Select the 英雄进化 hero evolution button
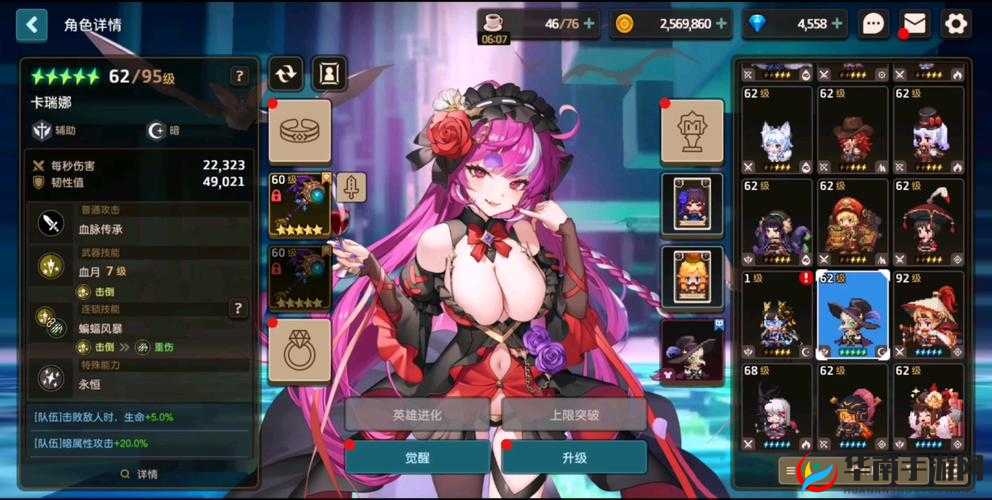Viewport: 992px width, 500px height. click(x=417, y=414)
